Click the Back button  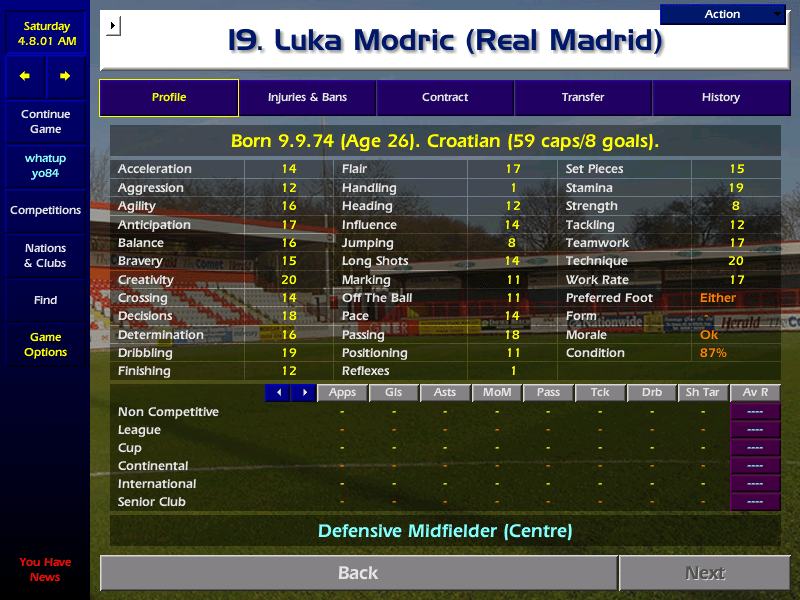tap(358, 573)
